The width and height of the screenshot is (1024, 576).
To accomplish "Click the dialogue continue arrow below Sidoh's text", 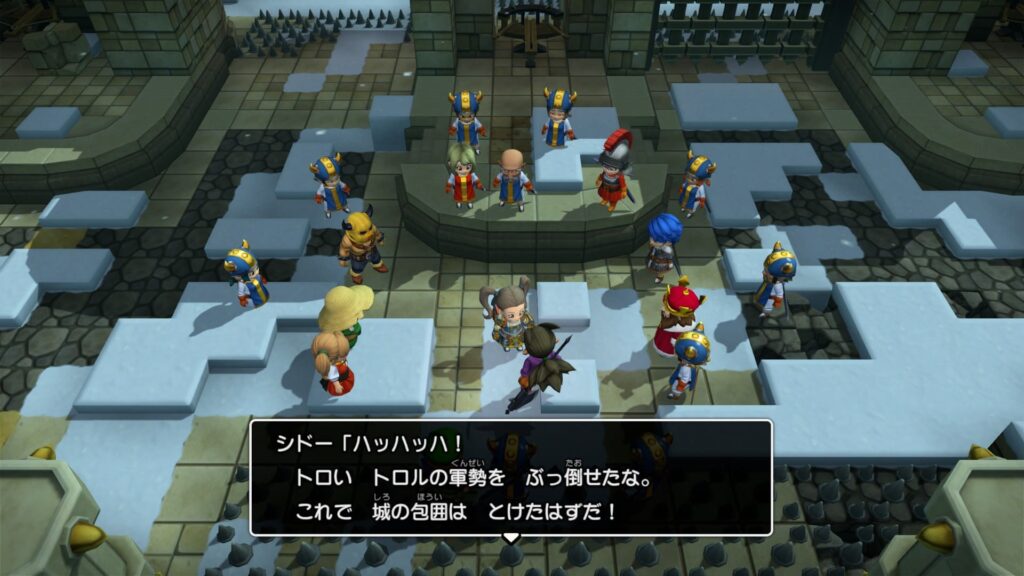I will [511, 538].
